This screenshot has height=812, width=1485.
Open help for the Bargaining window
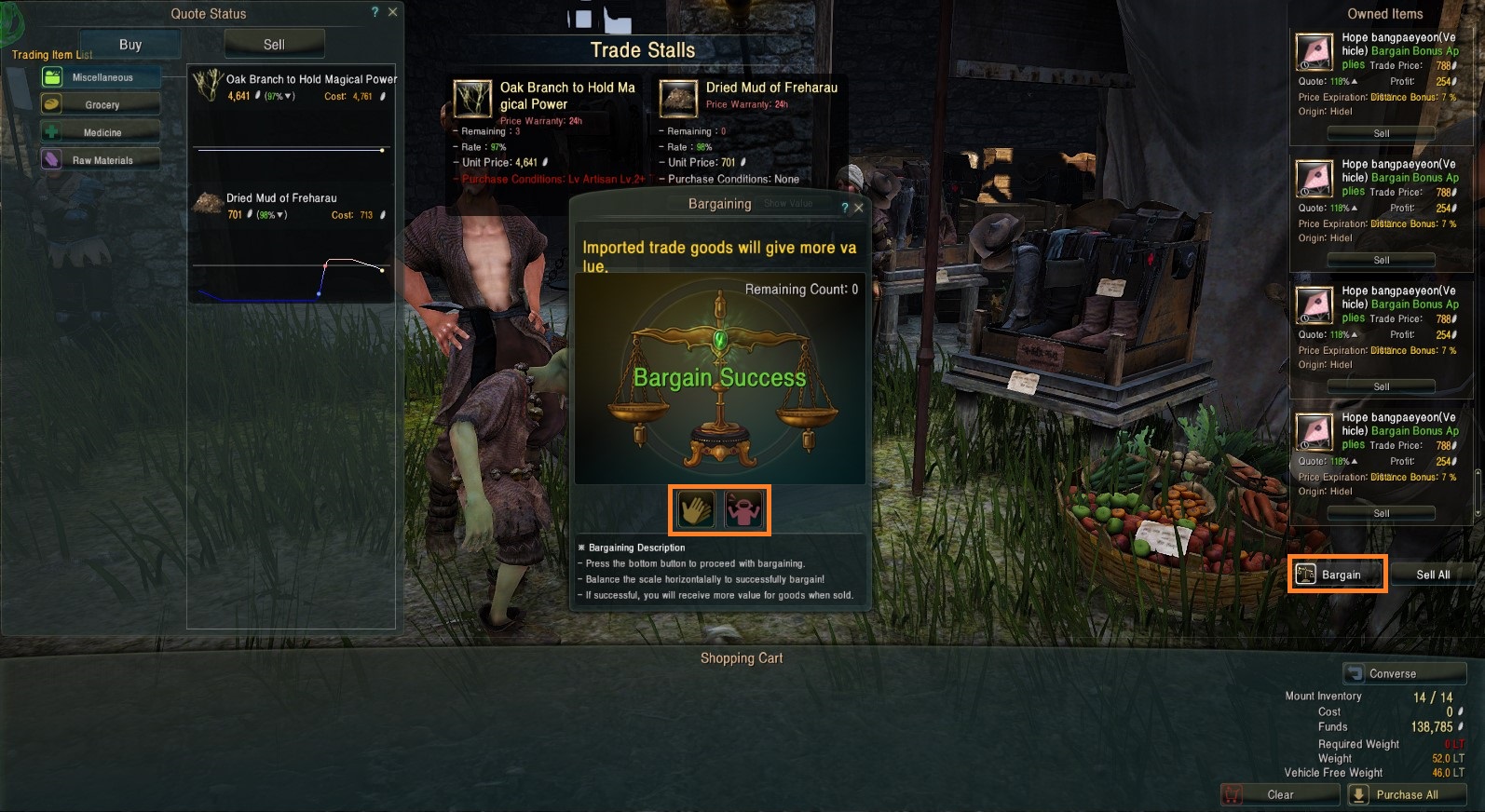(845, 208)
